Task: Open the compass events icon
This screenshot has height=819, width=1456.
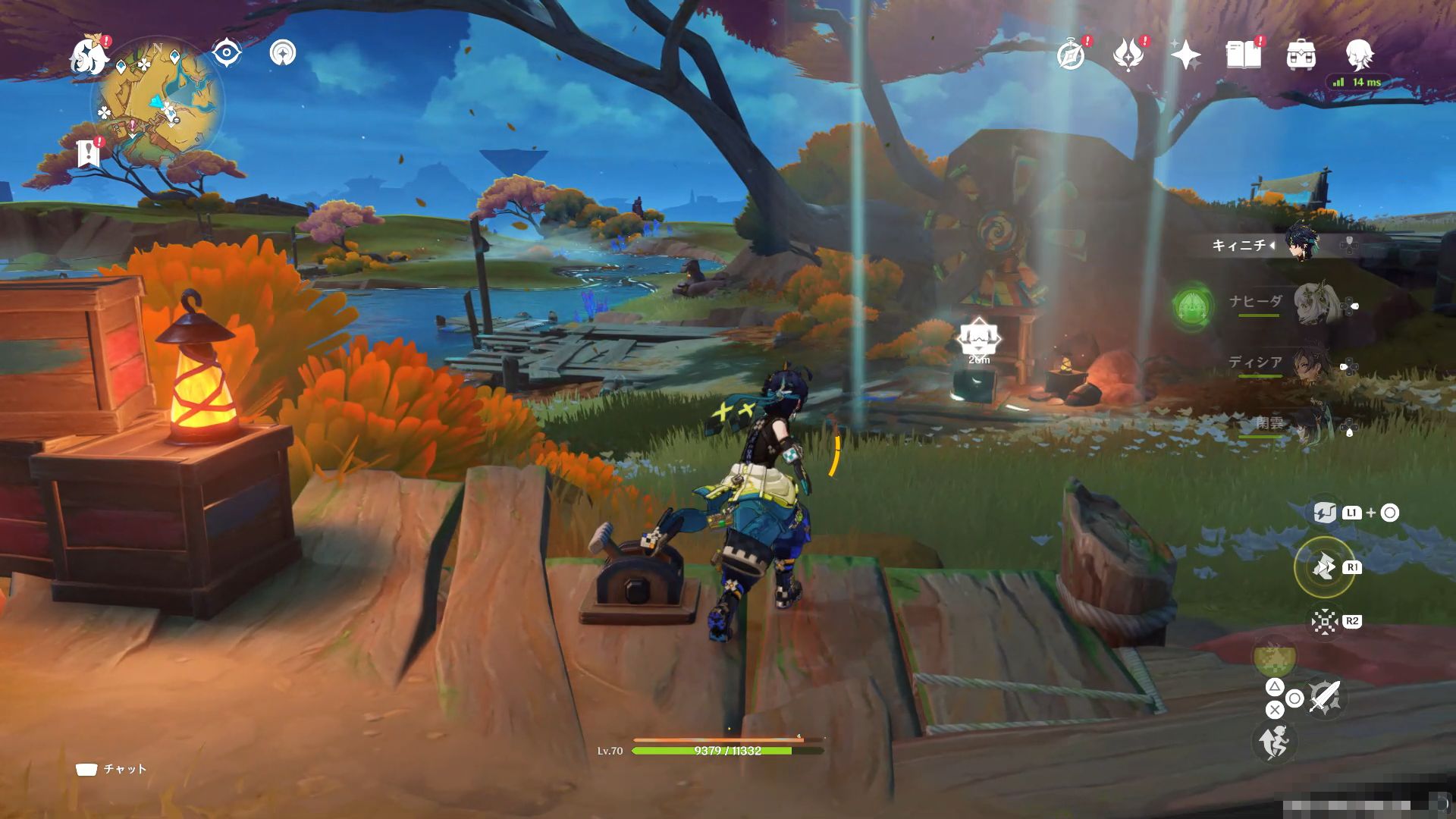Action: point(1071,55)
